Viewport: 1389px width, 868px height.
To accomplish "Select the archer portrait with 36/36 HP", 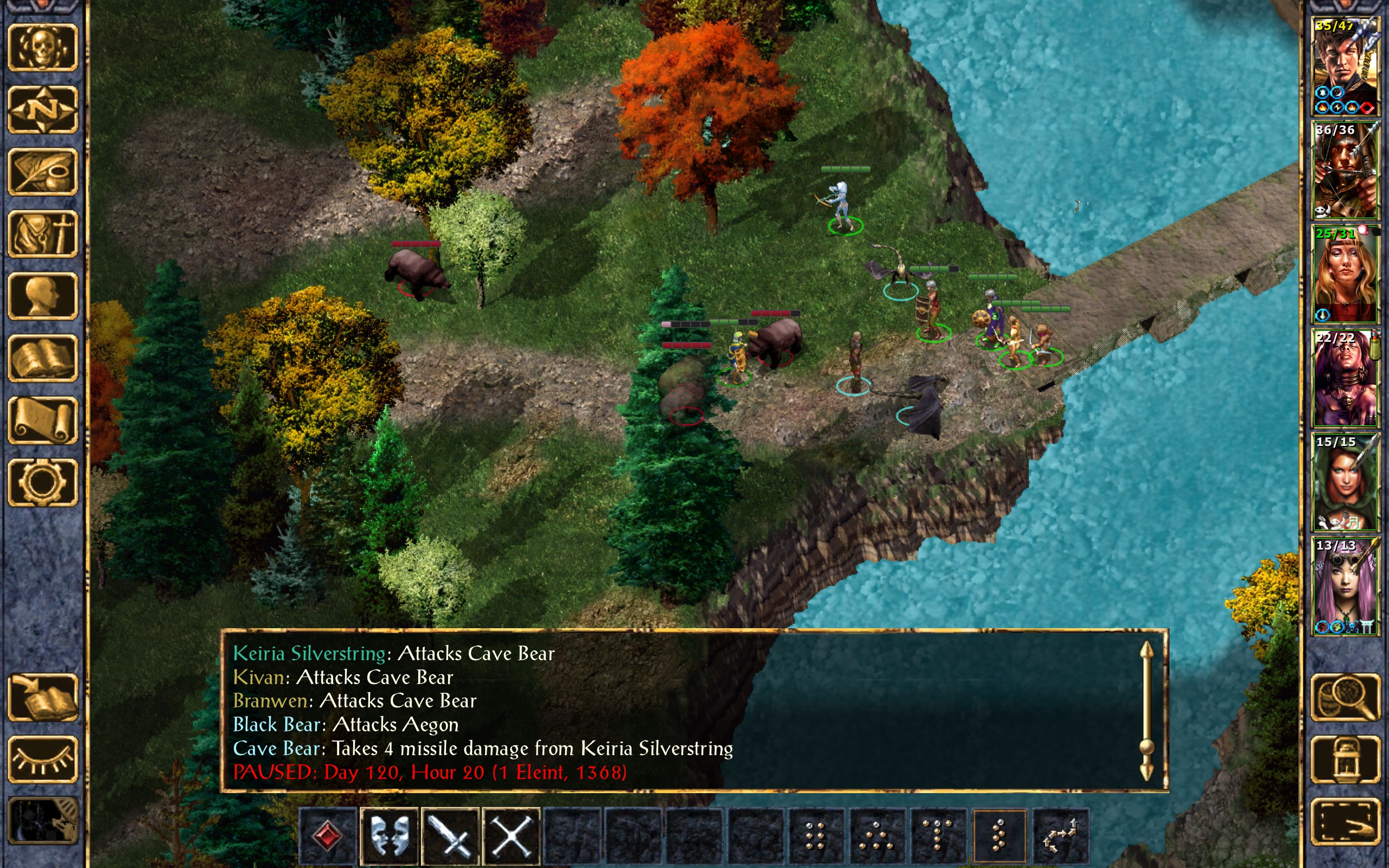I will 1345,170.
